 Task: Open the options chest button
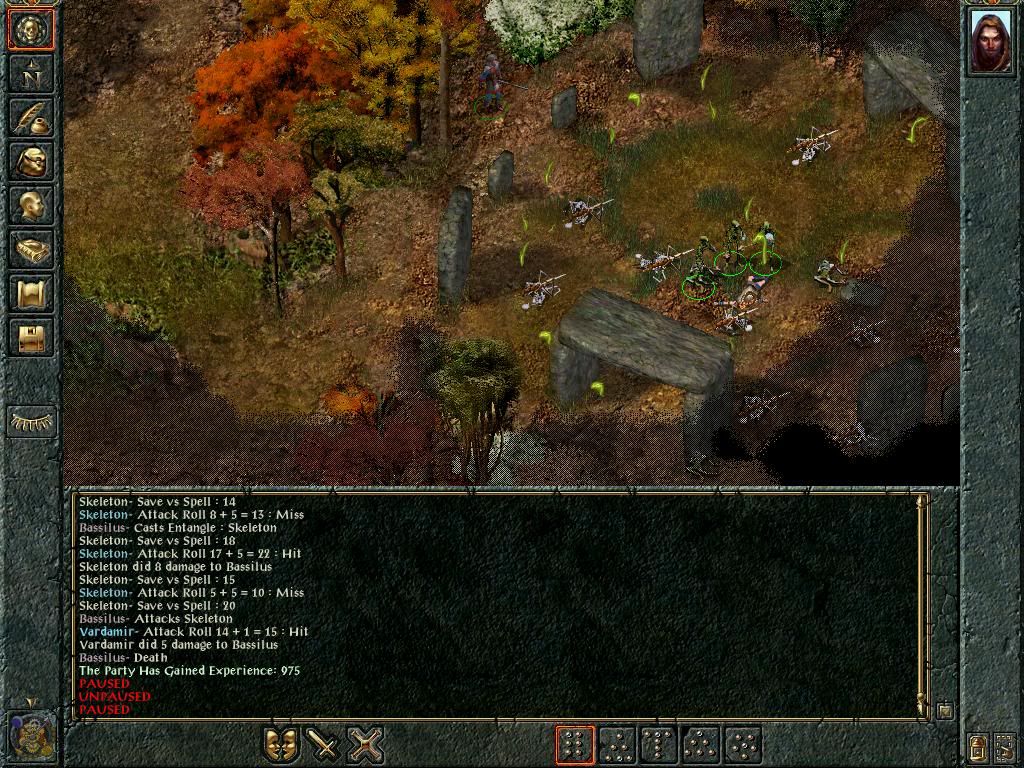pyautogui.click(x=31, y=337)
